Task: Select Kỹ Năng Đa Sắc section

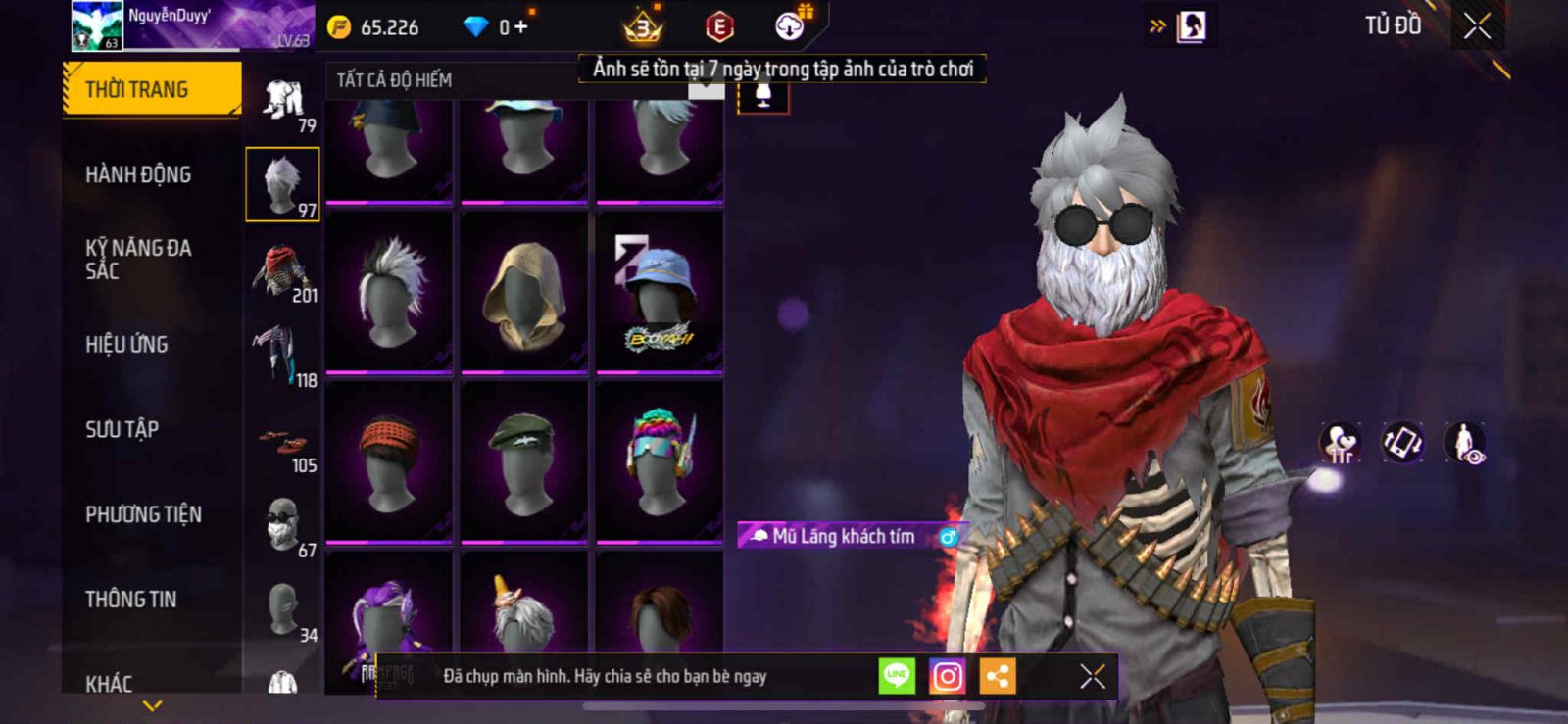Action: pyautogui.click(x=138, y=260)
